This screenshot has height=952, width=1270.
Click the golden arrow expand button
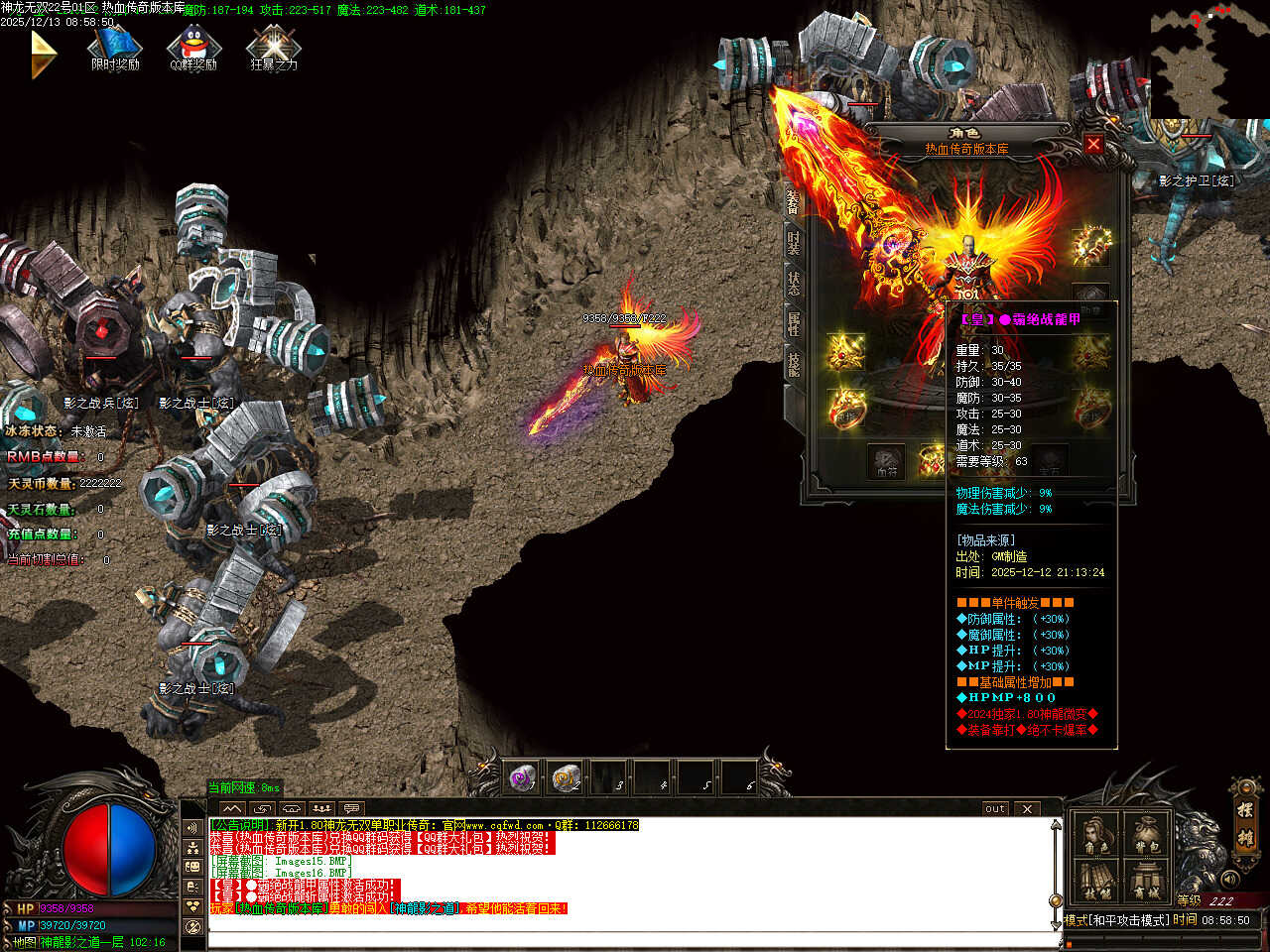click(x=43, y=54)
